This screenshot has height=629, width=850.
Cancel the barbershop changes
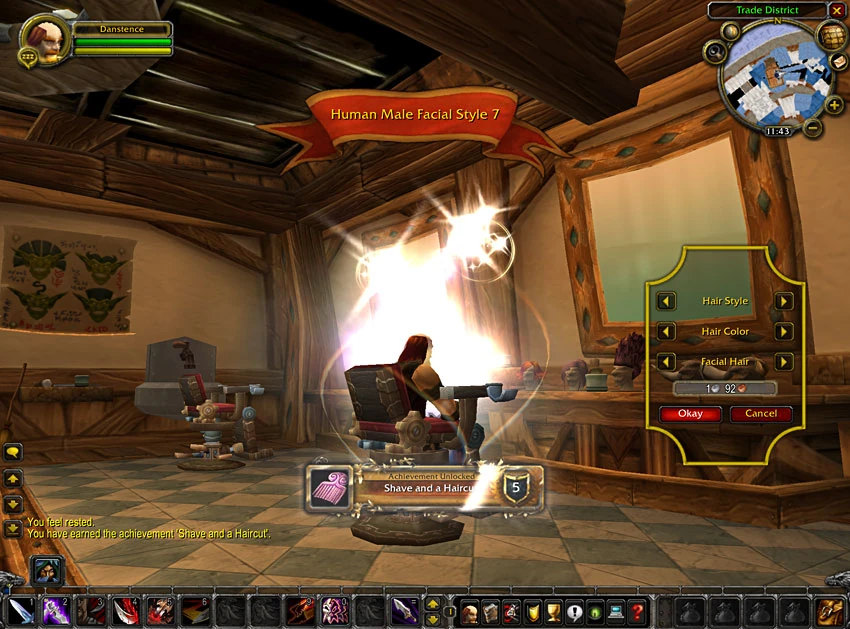760,414
